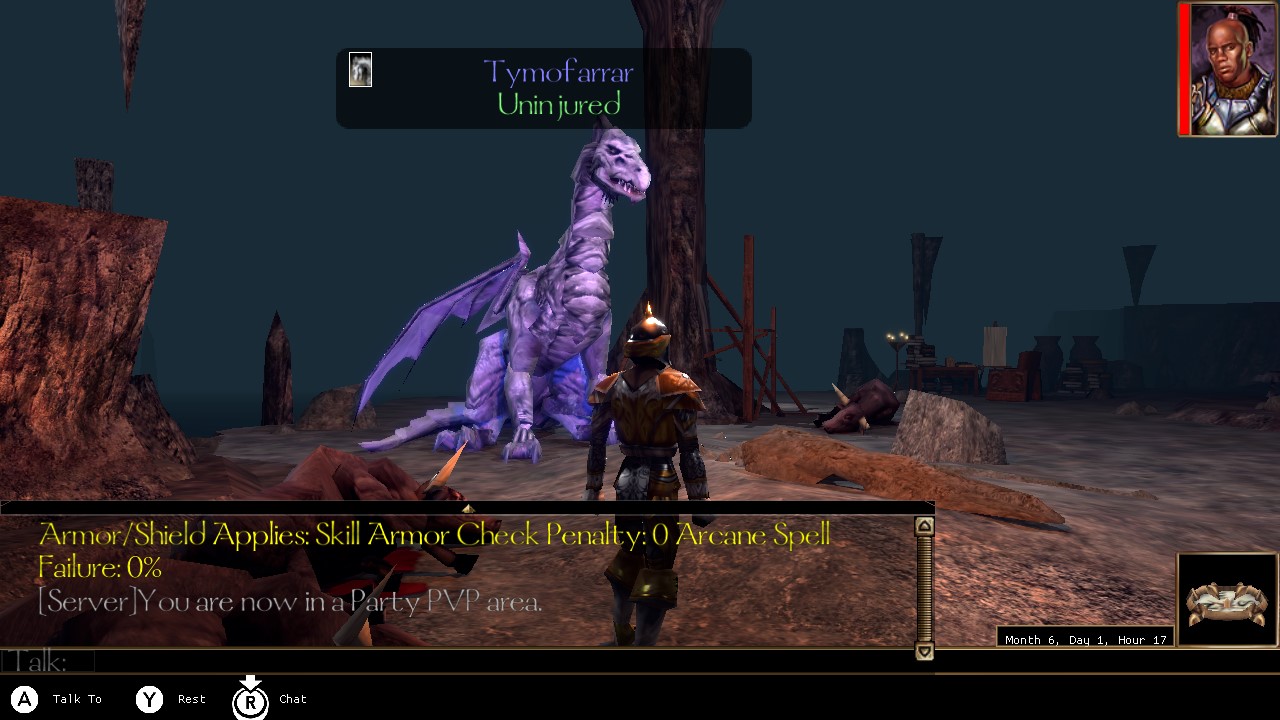Select the Rest command label
The width and height of the screenshot is (1280, 720).
pyautogui.click(x=190, y=699)
